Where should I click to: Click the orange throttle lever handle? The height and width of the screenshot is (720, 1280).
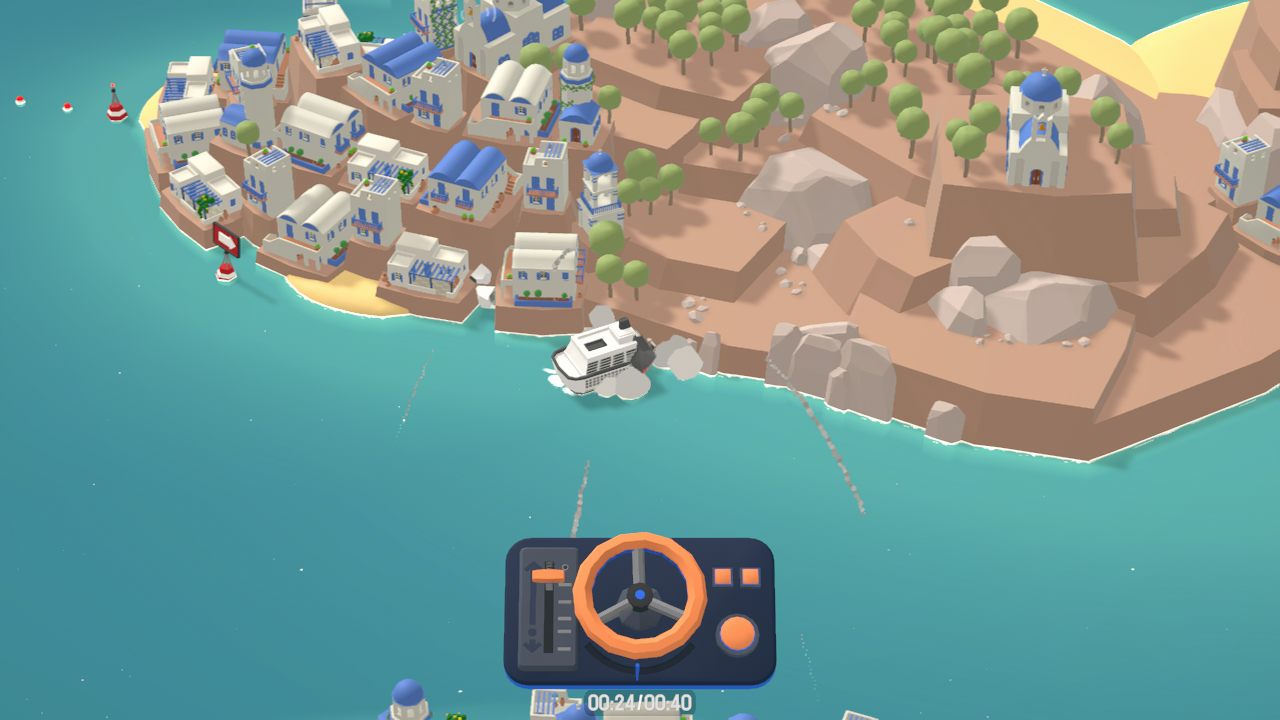point(548,575)
